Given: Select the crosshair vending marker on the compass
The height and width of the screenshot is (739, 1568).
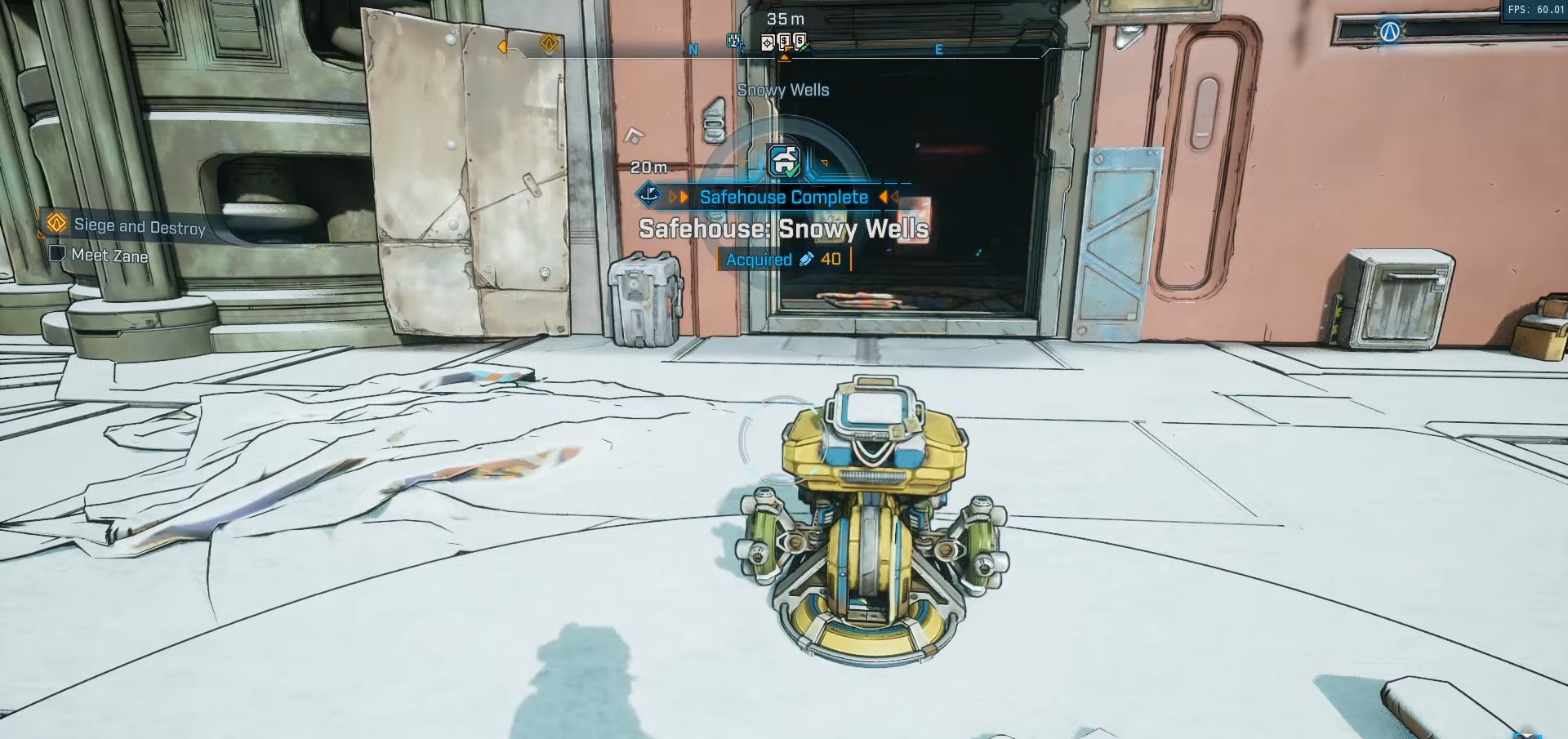Looking at the screenshot, I should [x=768, y=42].
